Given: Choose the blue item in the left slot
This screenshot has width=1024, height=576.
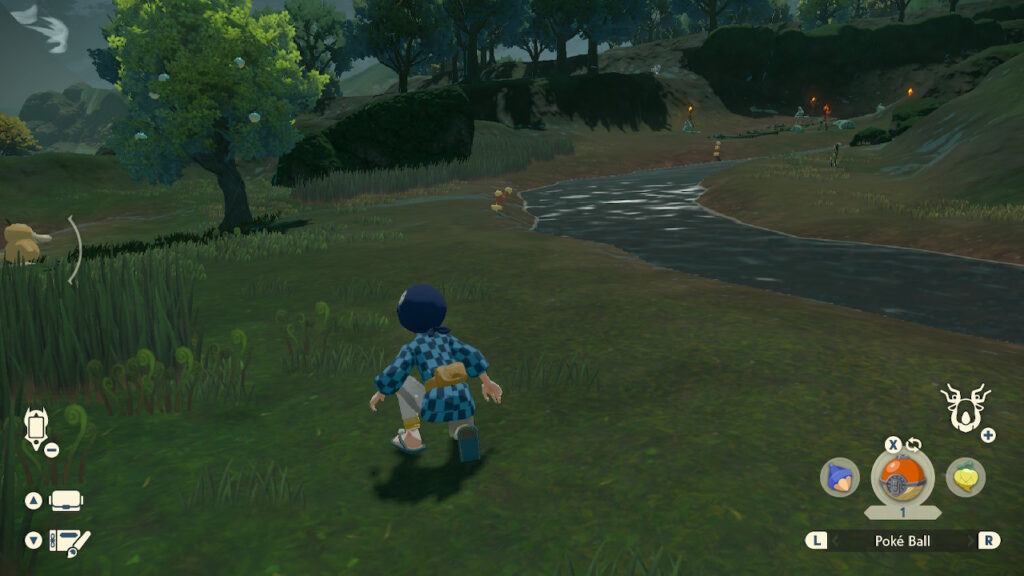Looking at the screenshot, I should (840, 477).
